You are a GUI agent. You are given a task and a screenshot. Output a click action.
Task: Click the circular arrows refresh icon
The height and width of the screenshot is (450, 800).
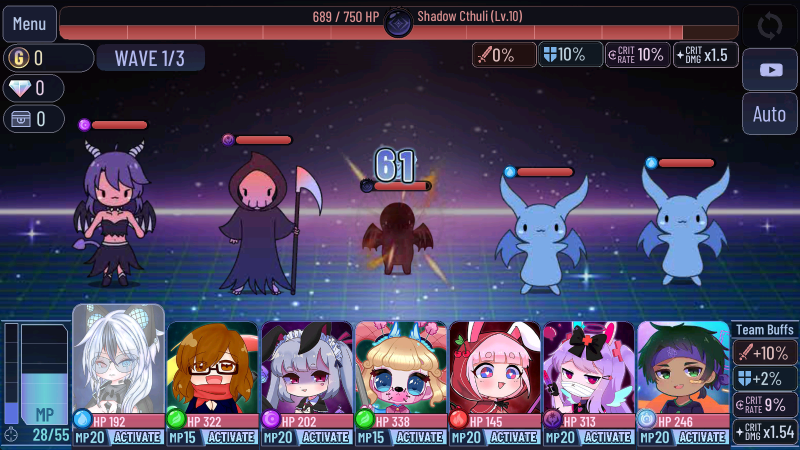tap(769, 24)
